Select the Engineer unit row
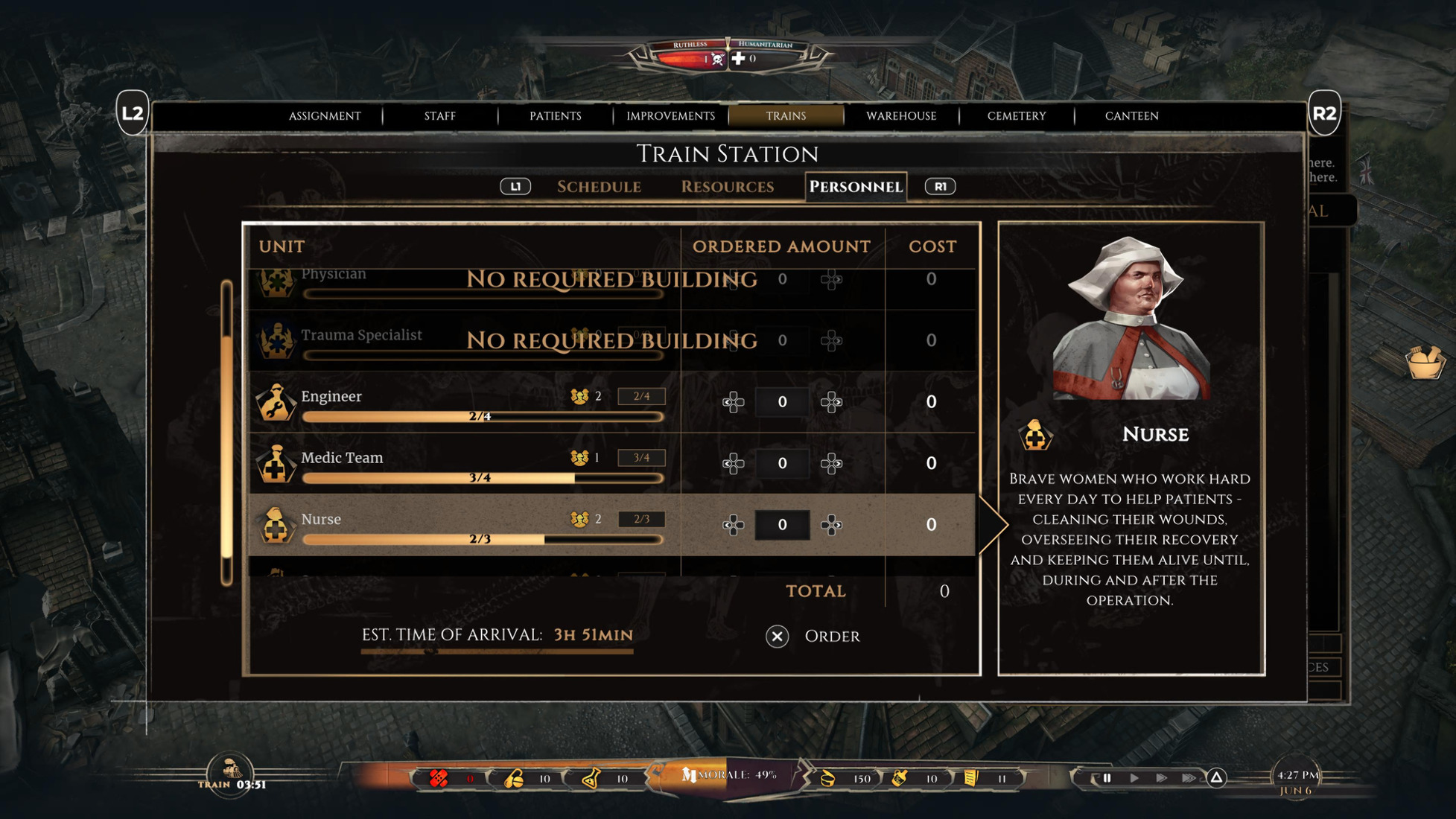The width and height of the screenshot is (1456, 819). [462, 402]
